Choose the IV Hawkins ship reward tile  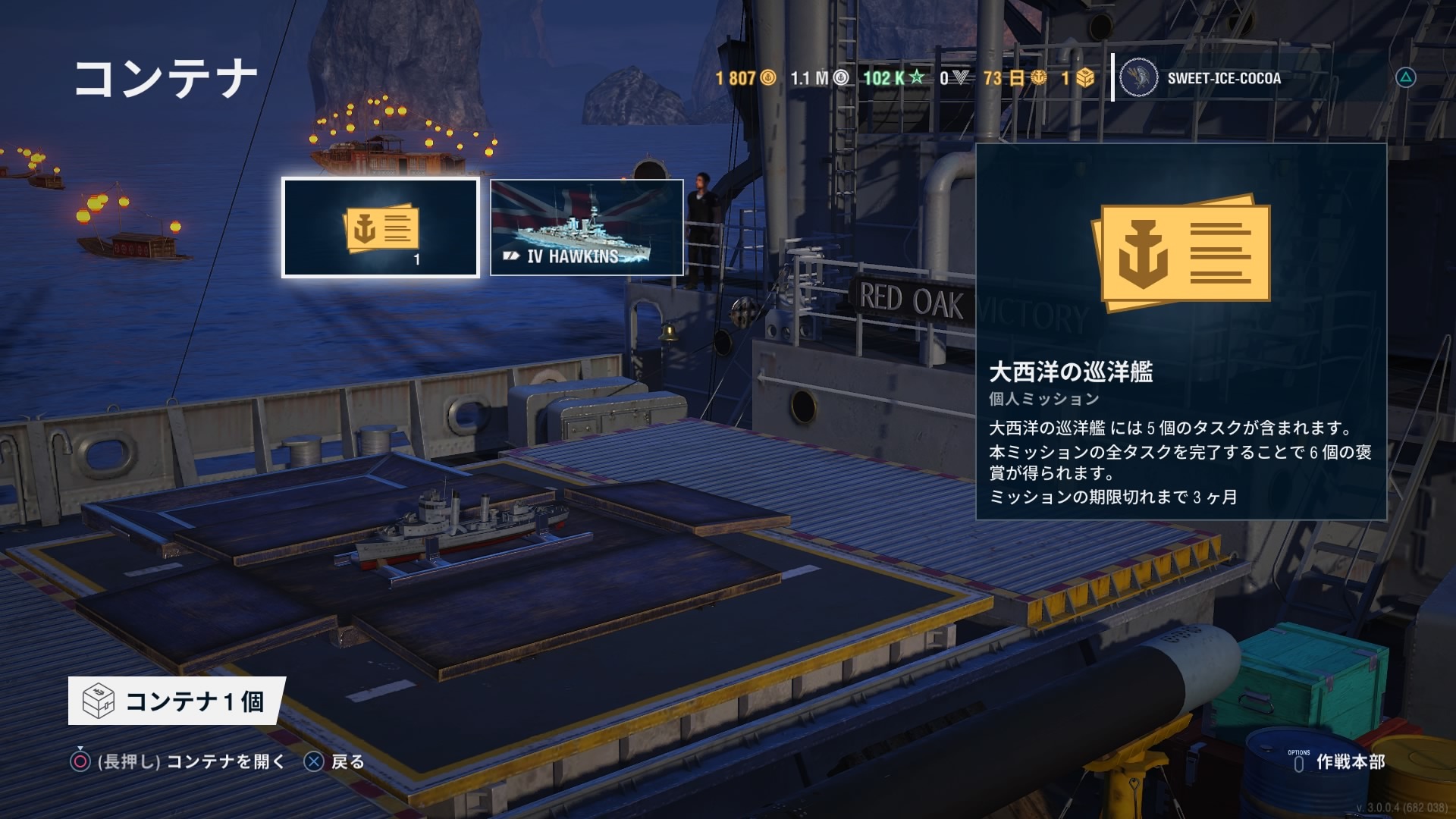pos(586,227)
